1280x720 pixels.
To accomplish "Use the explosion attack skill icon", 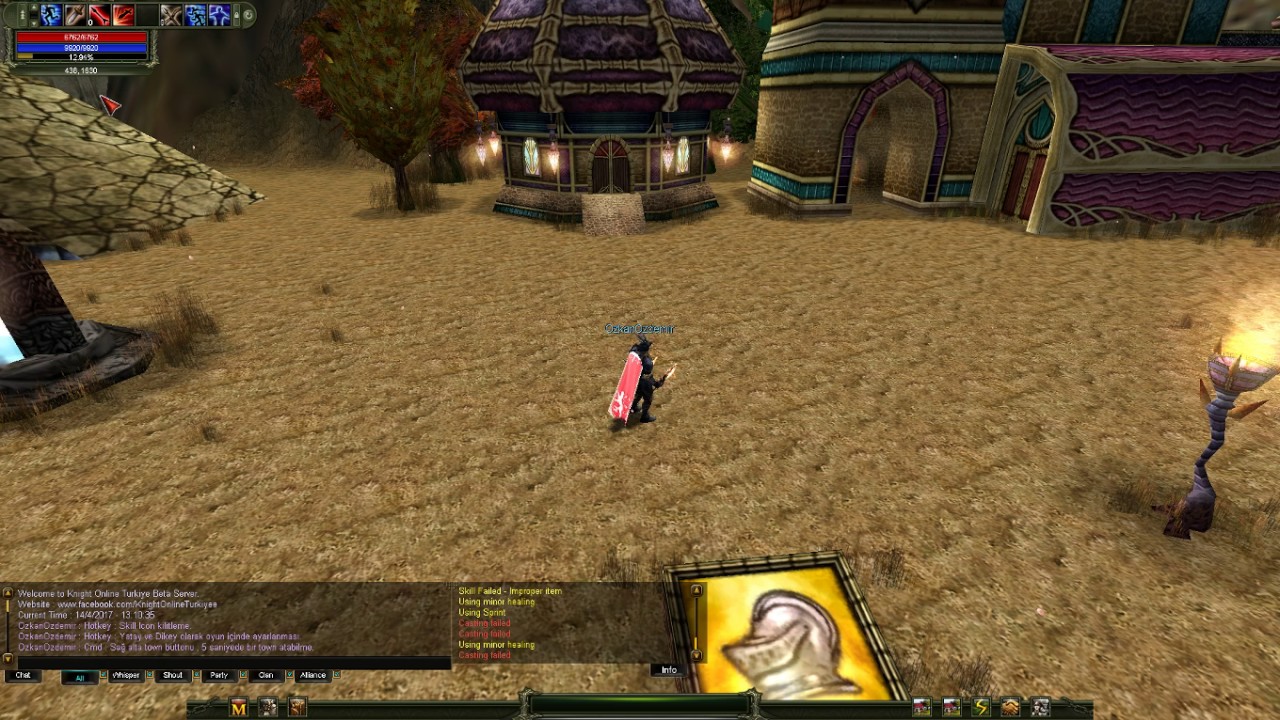I will (122, 14).
